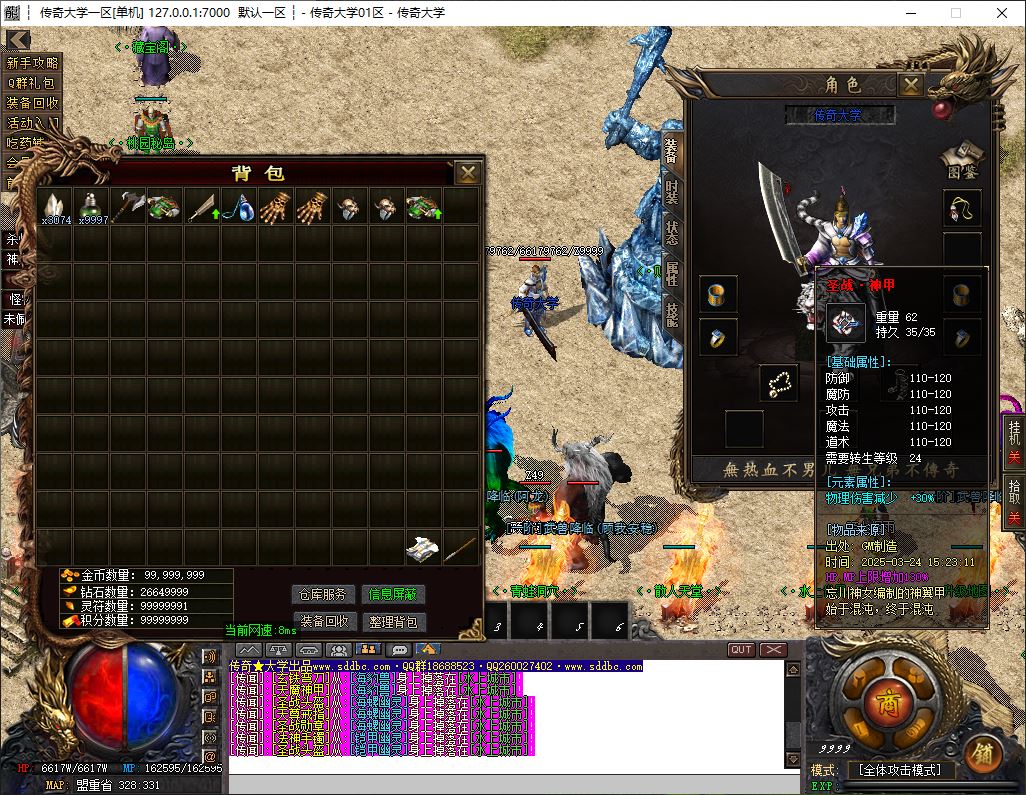
Task: Close the 角色 character panel
Action: [x=910, y=85]
